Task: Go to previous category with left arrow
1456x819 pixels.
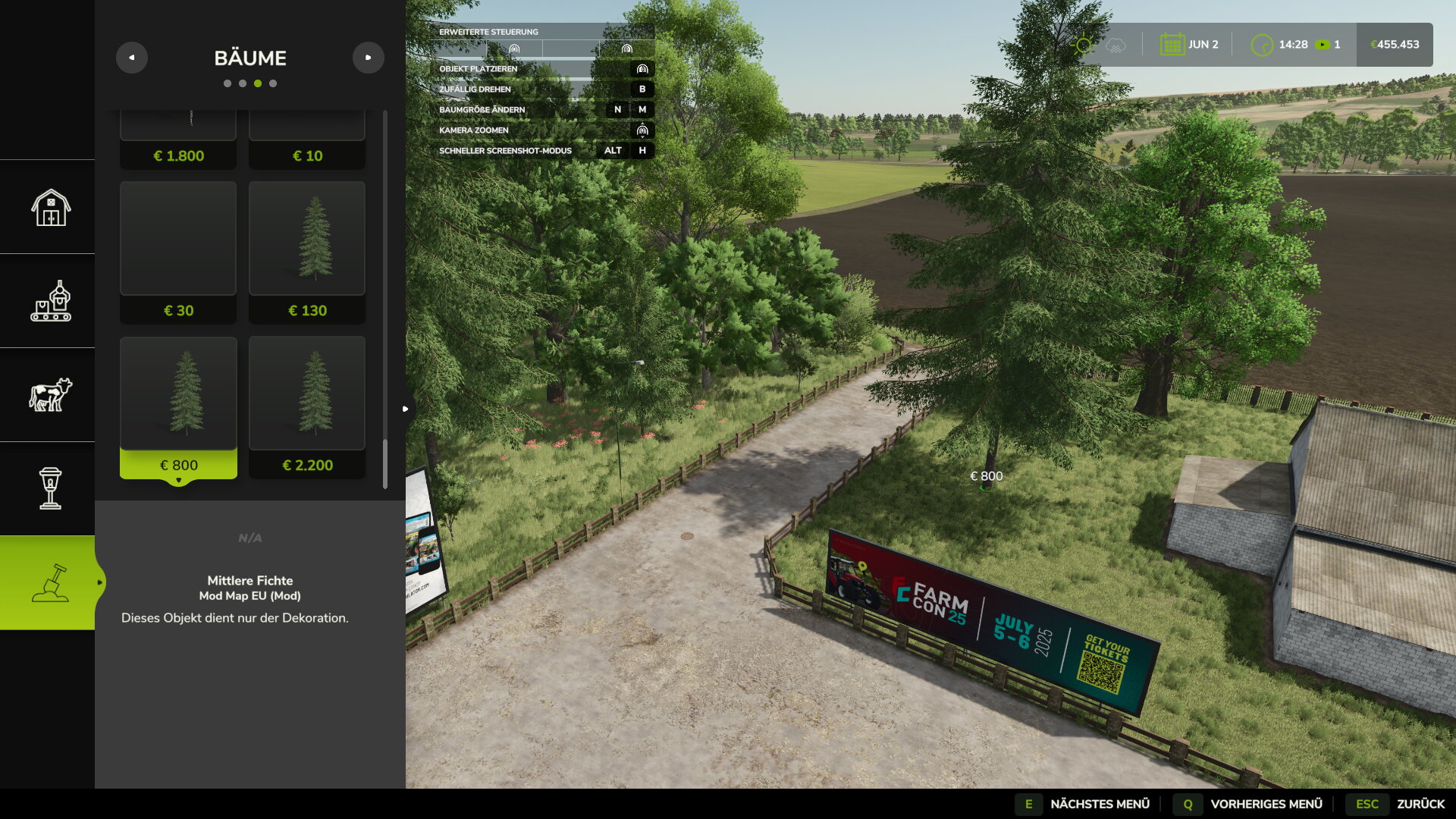Action: pos(132,58)
